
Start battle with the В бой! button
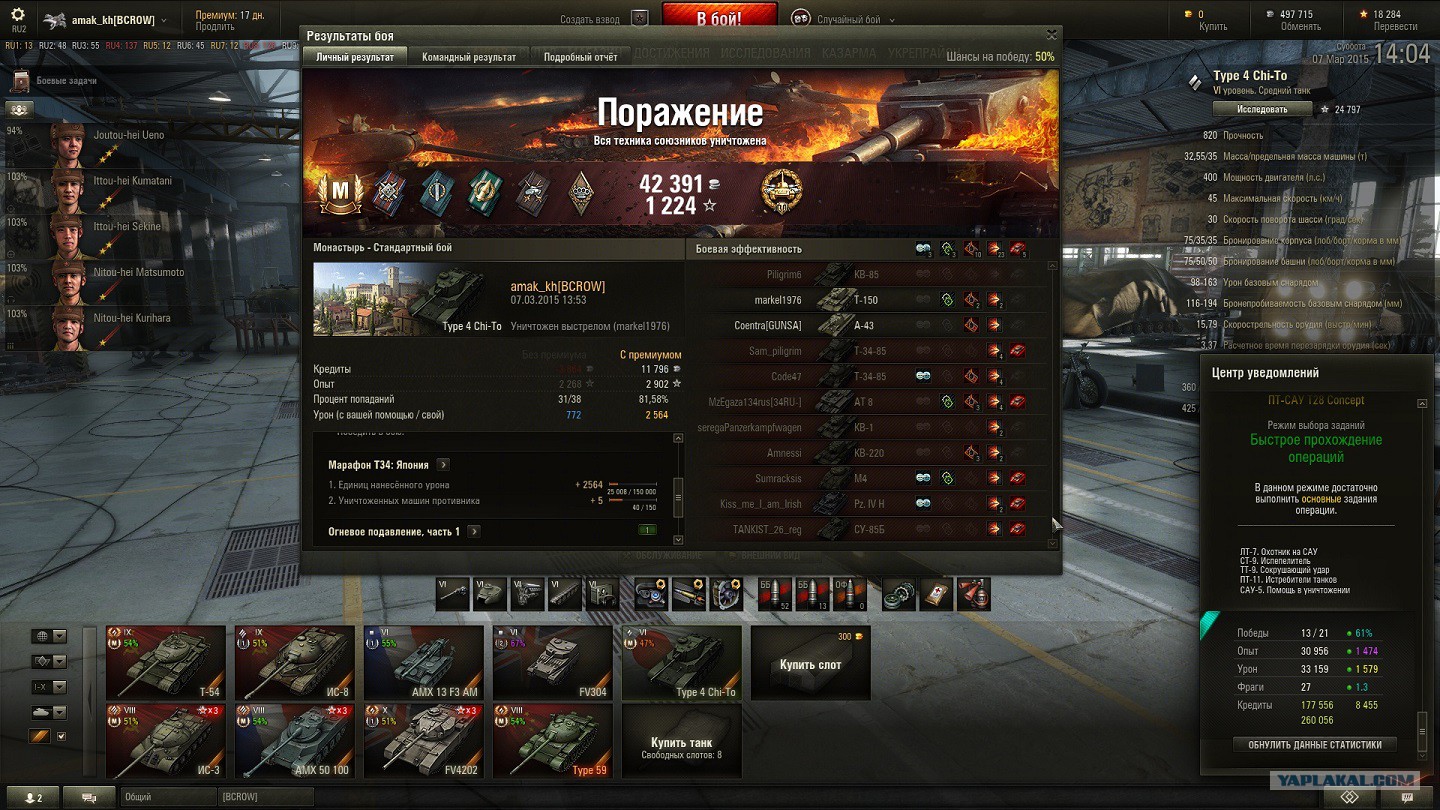click(719, 18)
